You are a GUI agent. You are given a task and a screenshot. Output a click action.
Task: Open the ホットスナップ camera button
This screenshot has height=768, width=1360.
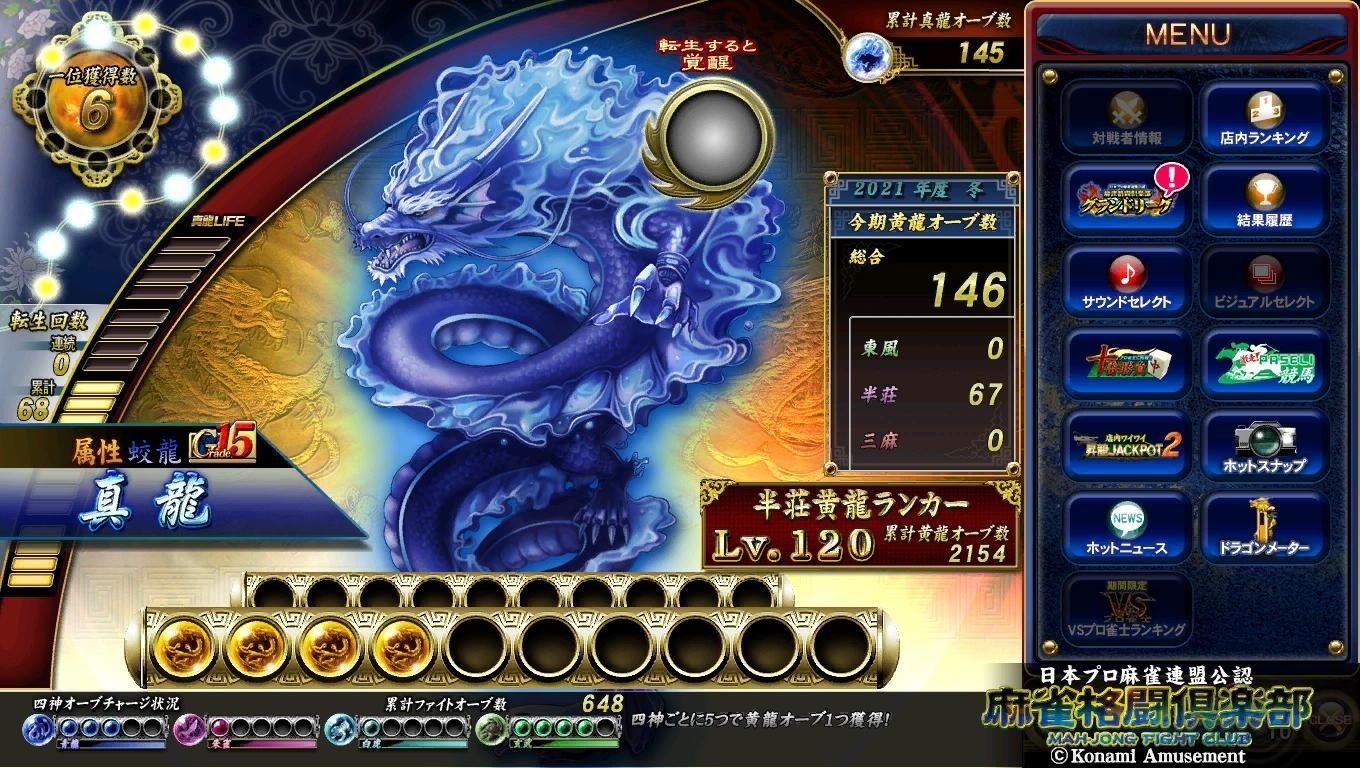1264,446
